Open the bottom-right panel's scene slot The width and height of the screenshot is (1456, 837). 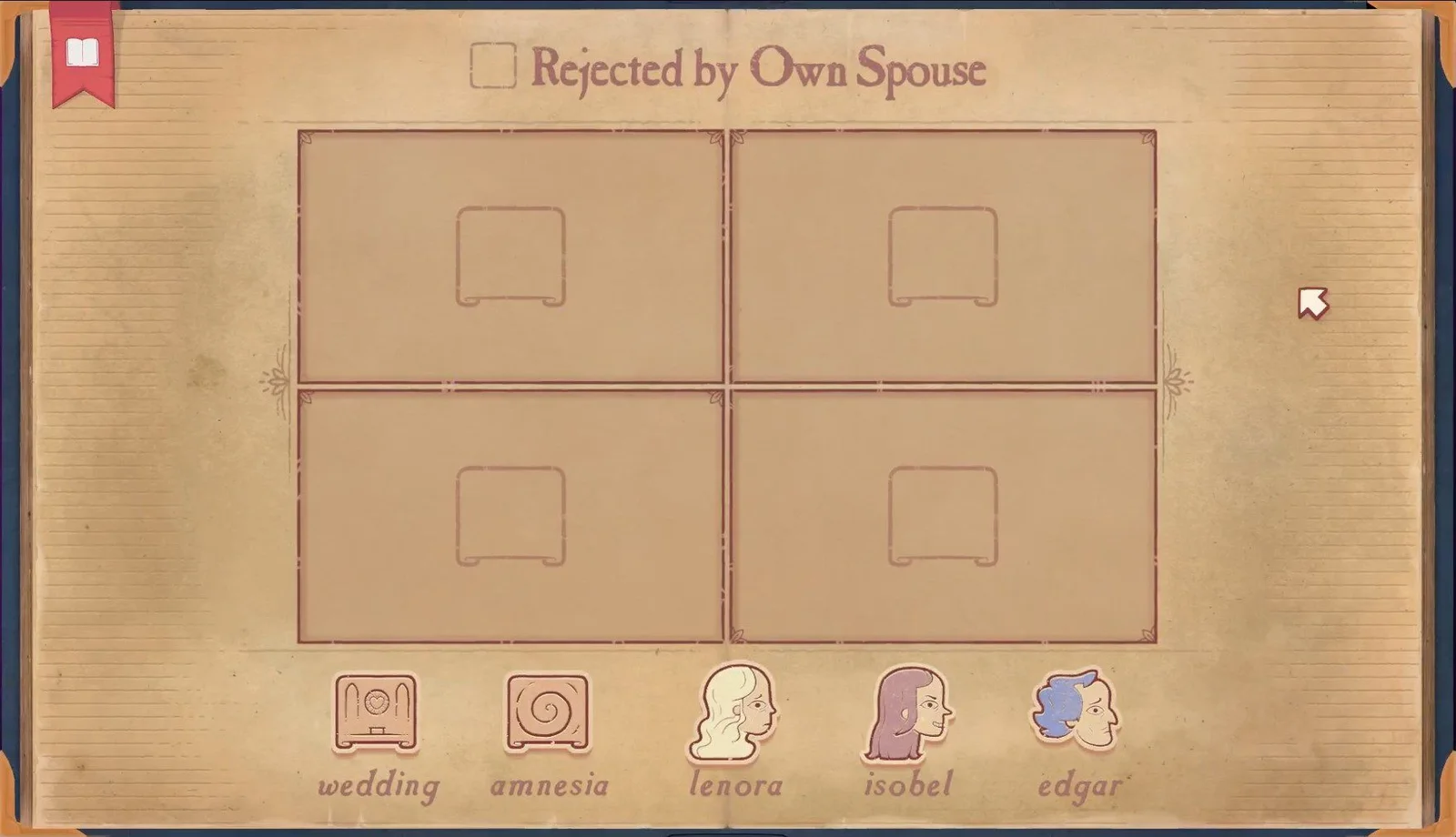coord(944,514)
